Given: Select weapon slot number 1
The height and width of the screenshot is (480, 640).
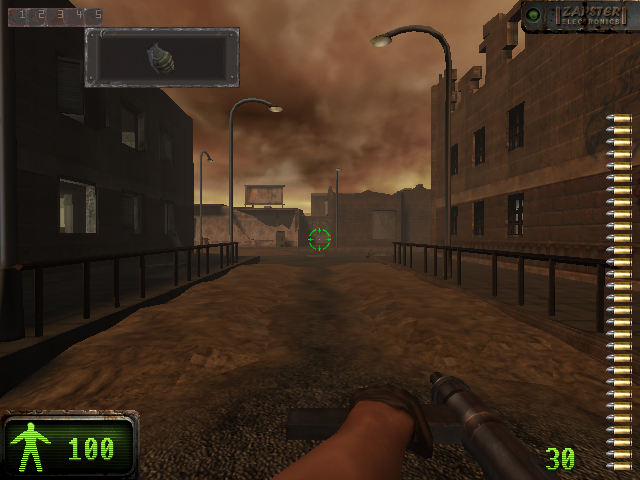Looking at the screenshot, I should [21, 15].
